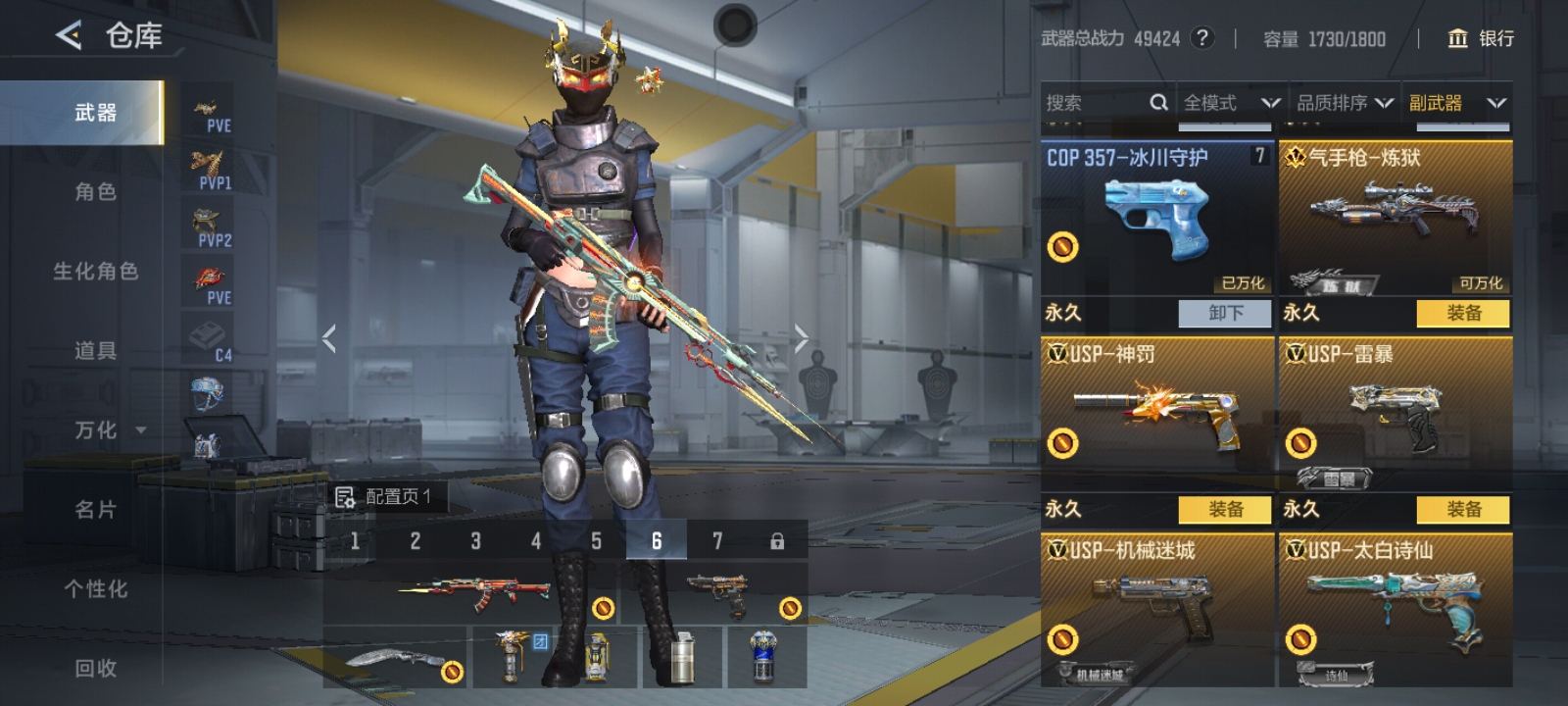Select the USP-太白诗仙 weapon card
Screen dimensions: 1568x706
[1396, 608]
